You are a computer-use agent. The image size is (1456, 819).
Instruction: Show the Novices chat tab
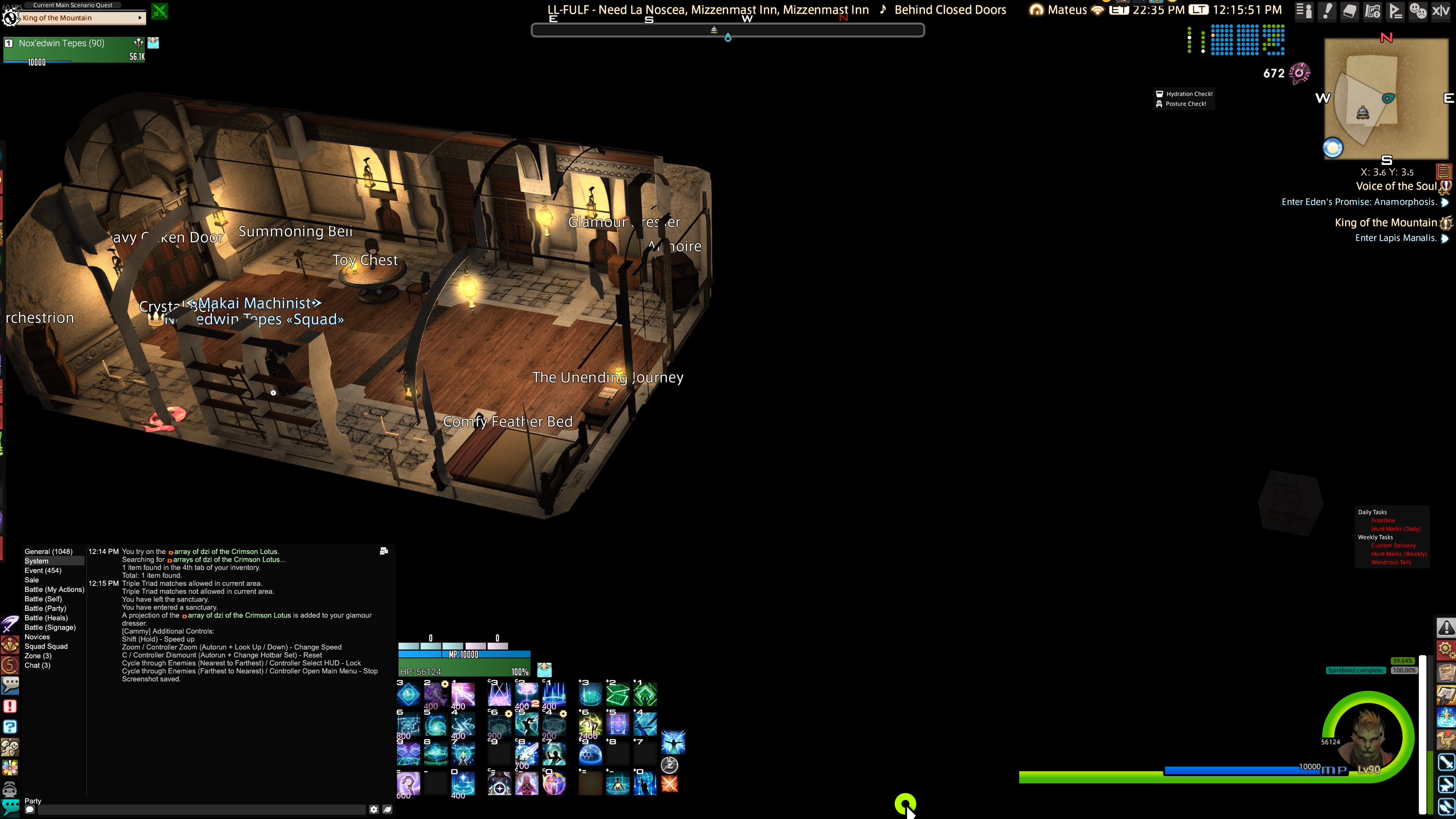[x=37, y=637]
